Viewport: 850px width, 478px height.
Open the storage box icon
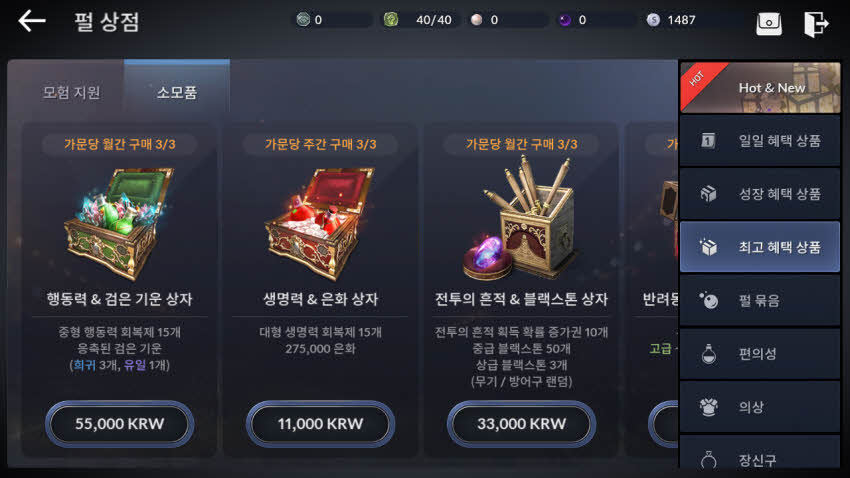(769, 22)
